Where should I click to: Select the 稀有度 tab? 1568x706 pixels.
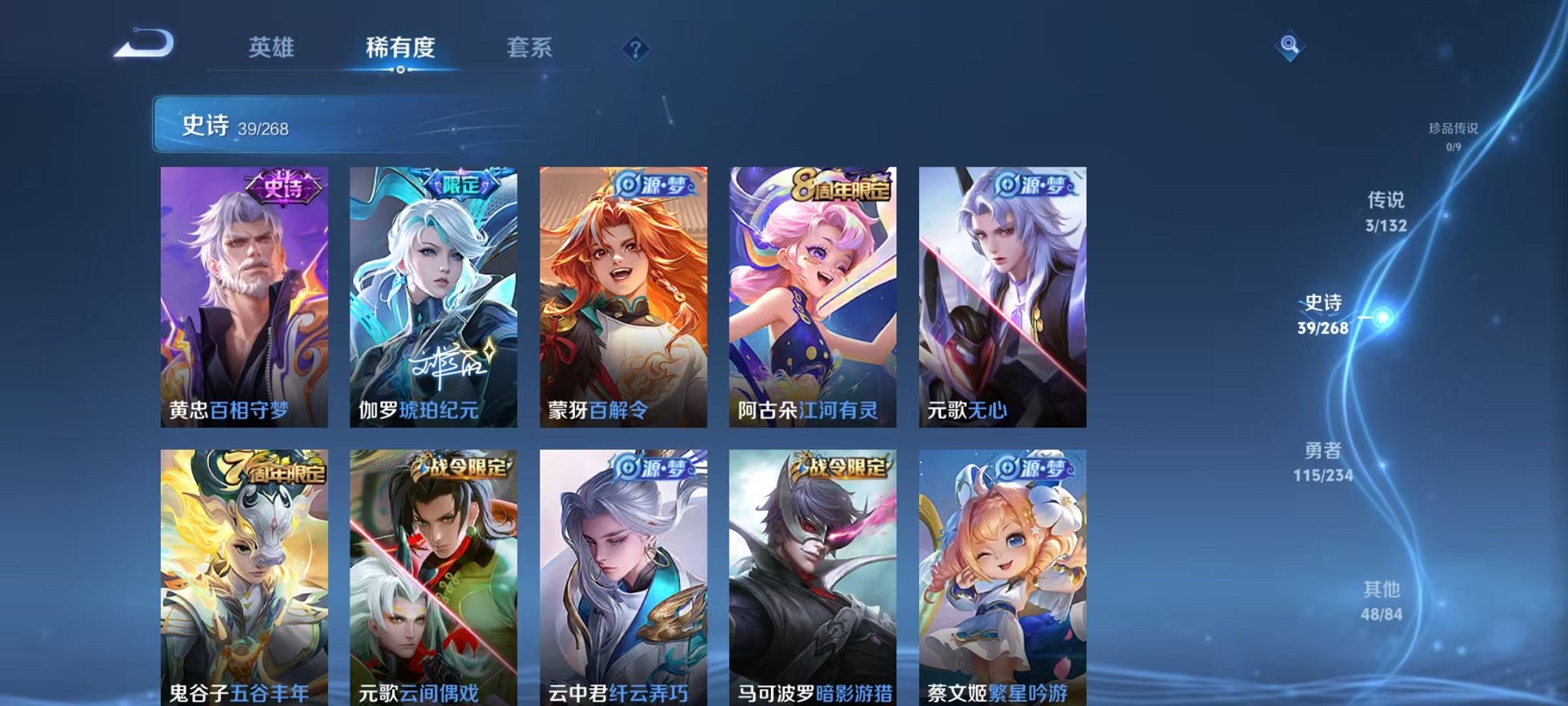point(400,48)
